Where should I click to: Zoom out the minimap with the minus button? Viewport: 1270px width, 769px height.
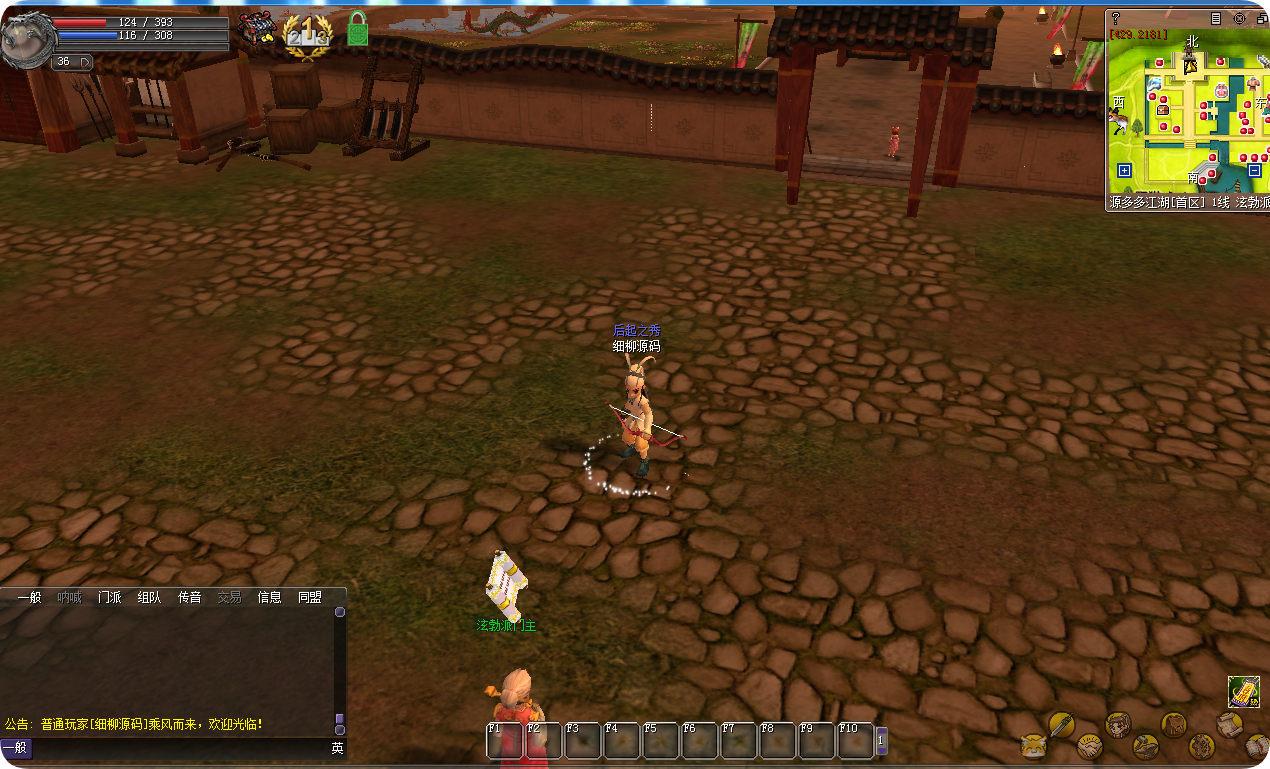click(x=1254, y=170)
